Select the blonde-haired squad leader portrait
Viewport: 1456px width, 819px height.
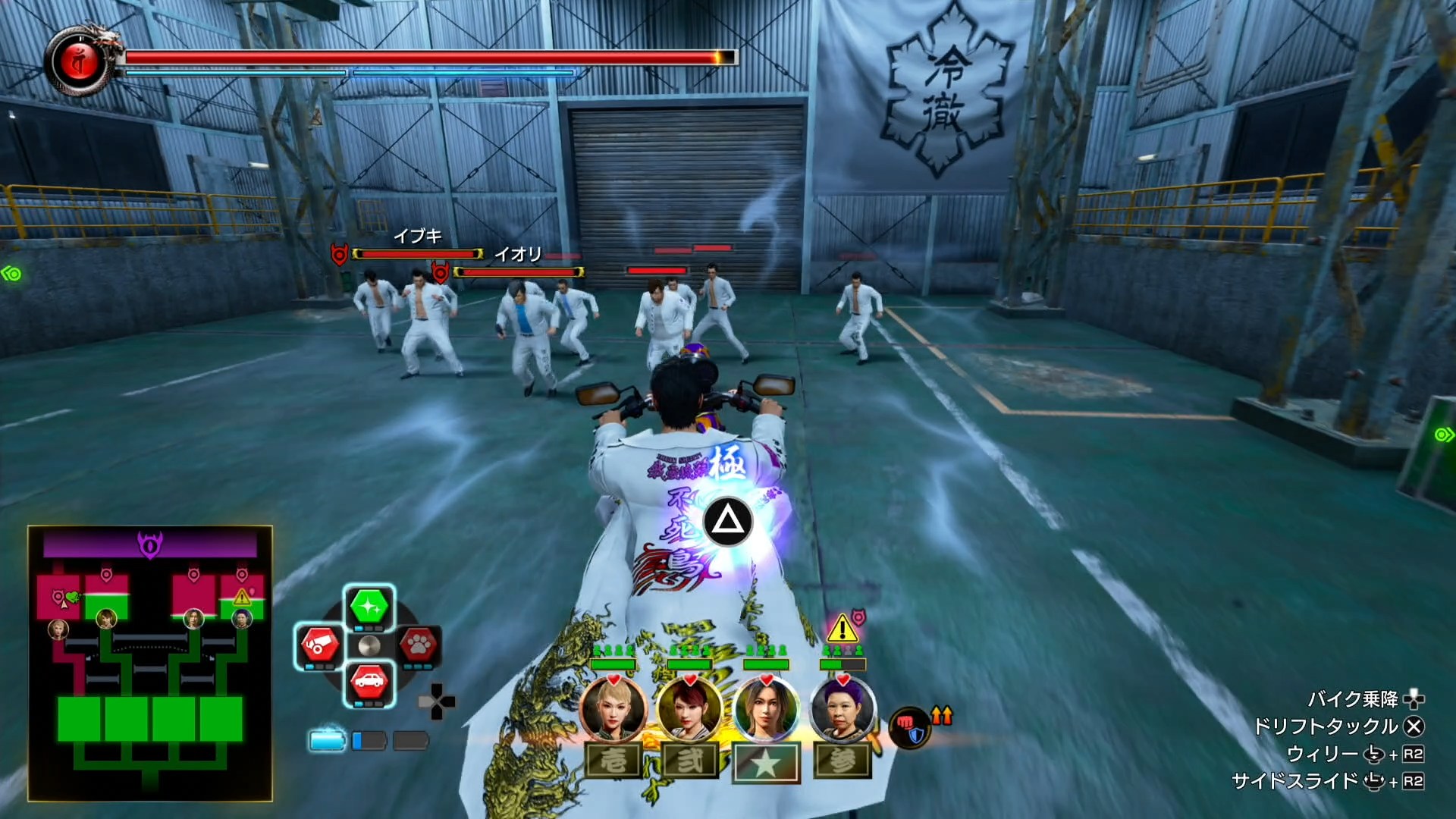613,711
